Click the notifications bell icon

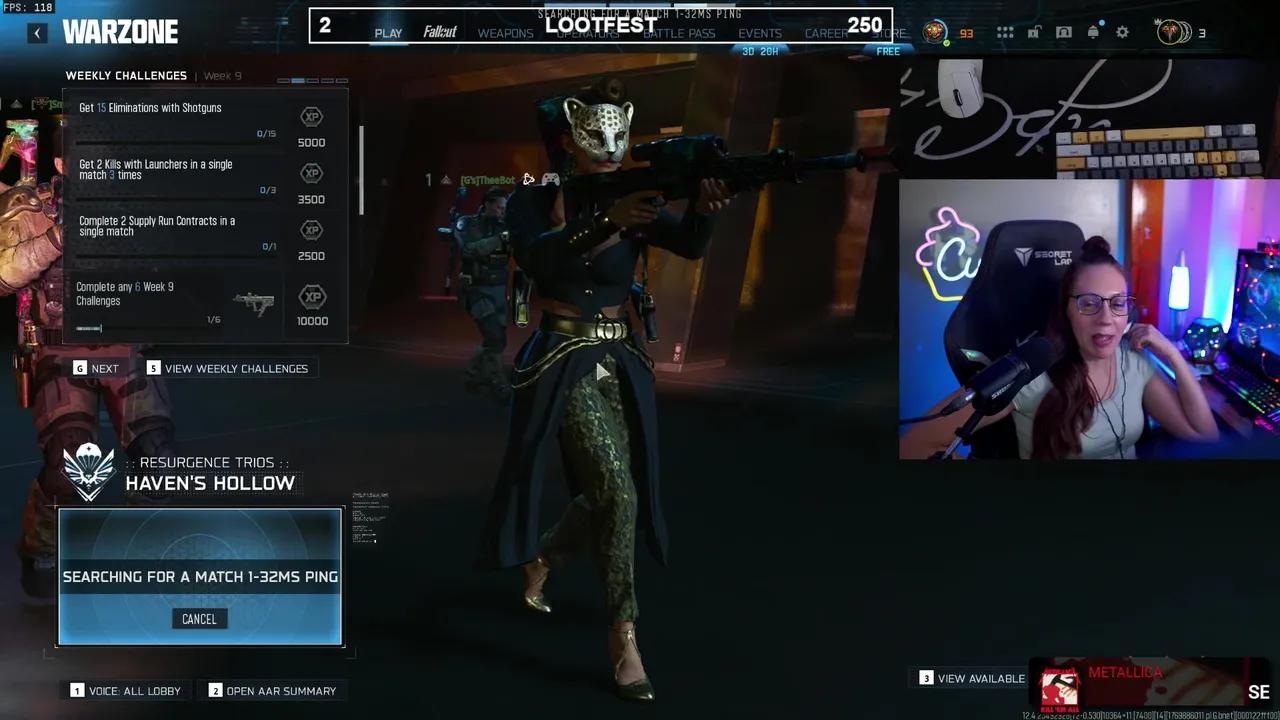1094,32
